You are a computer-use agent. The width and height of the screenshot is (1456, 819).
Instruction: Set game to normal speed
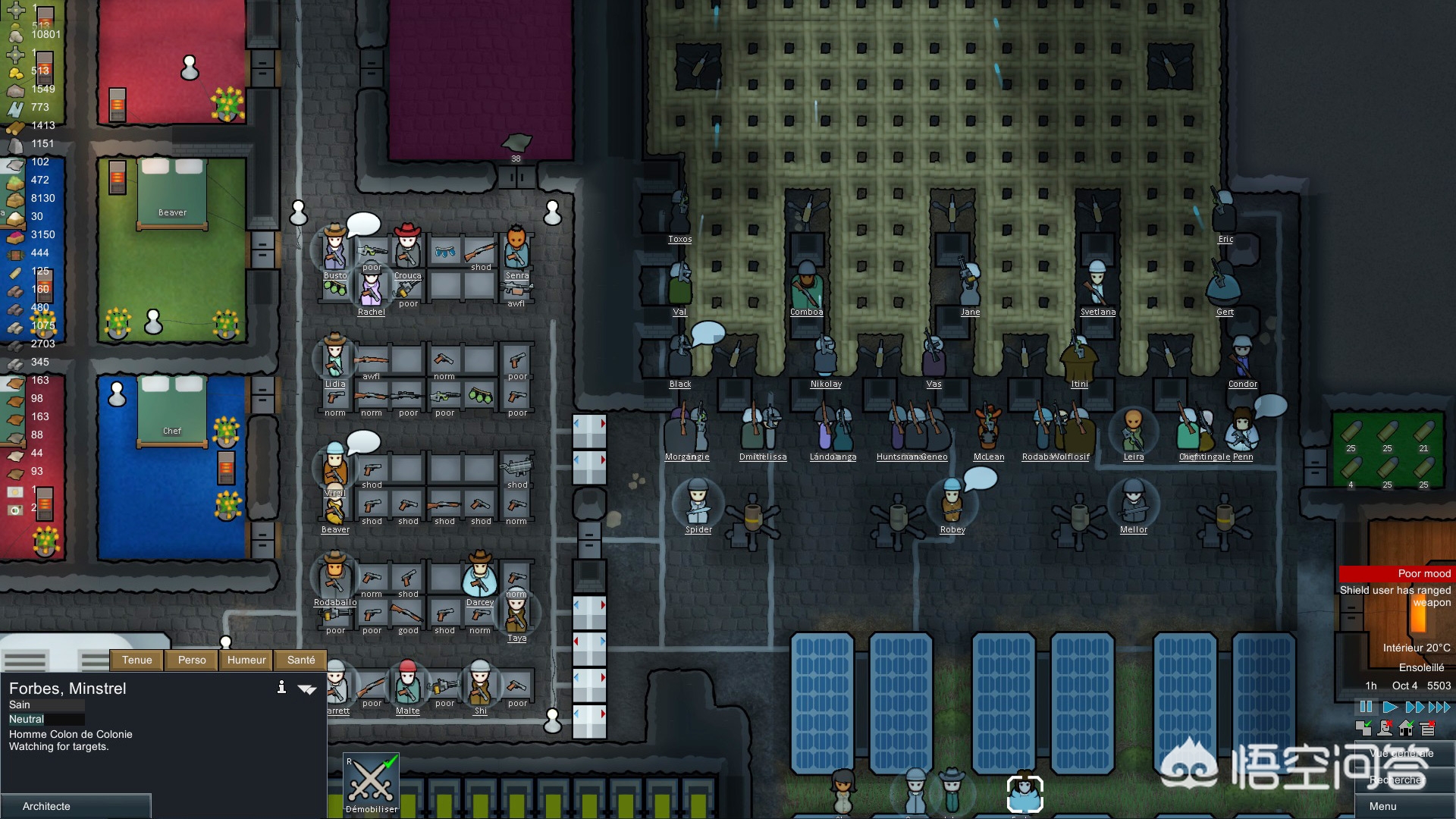[x=1390, y=707]
